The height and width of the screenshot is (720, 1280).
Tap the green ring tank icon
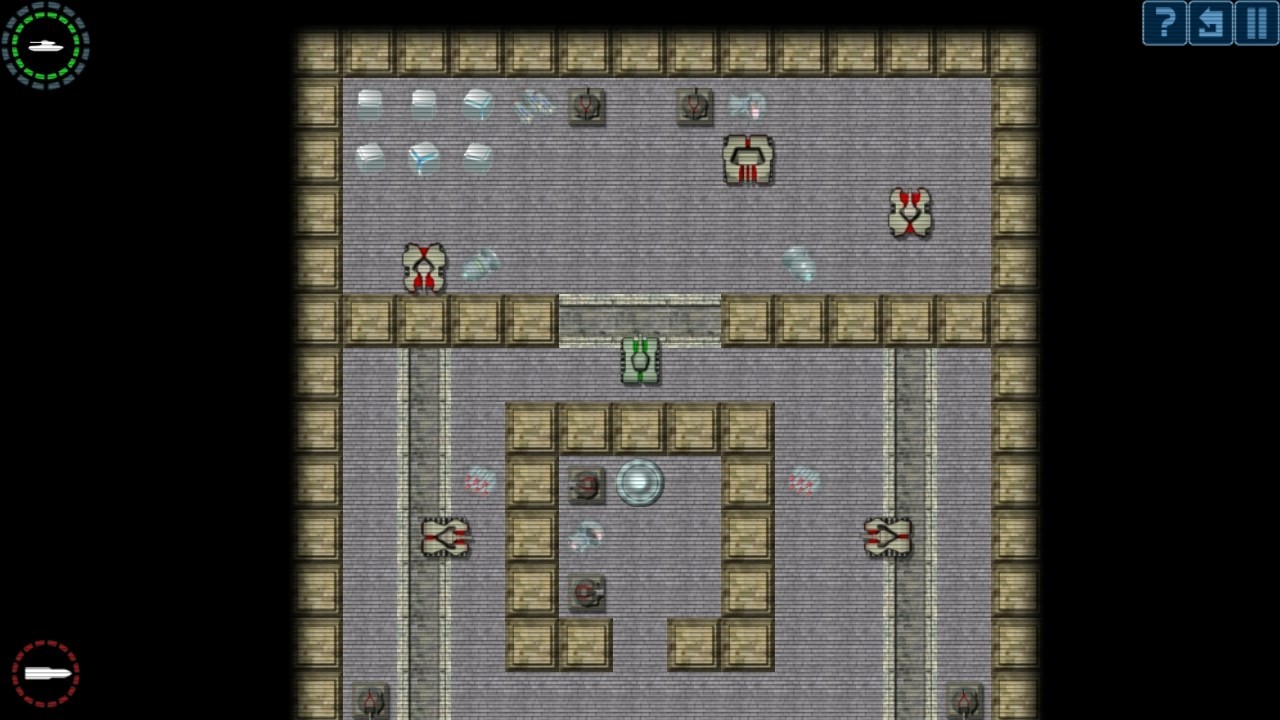pos(46,45)
